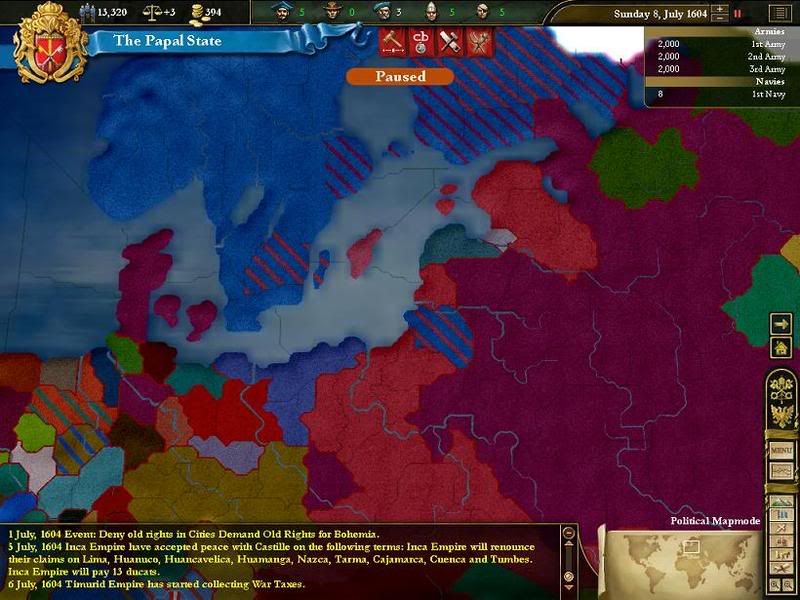Click the house icon button
This screenshot has height=600, width=800.
click(781, 347)
